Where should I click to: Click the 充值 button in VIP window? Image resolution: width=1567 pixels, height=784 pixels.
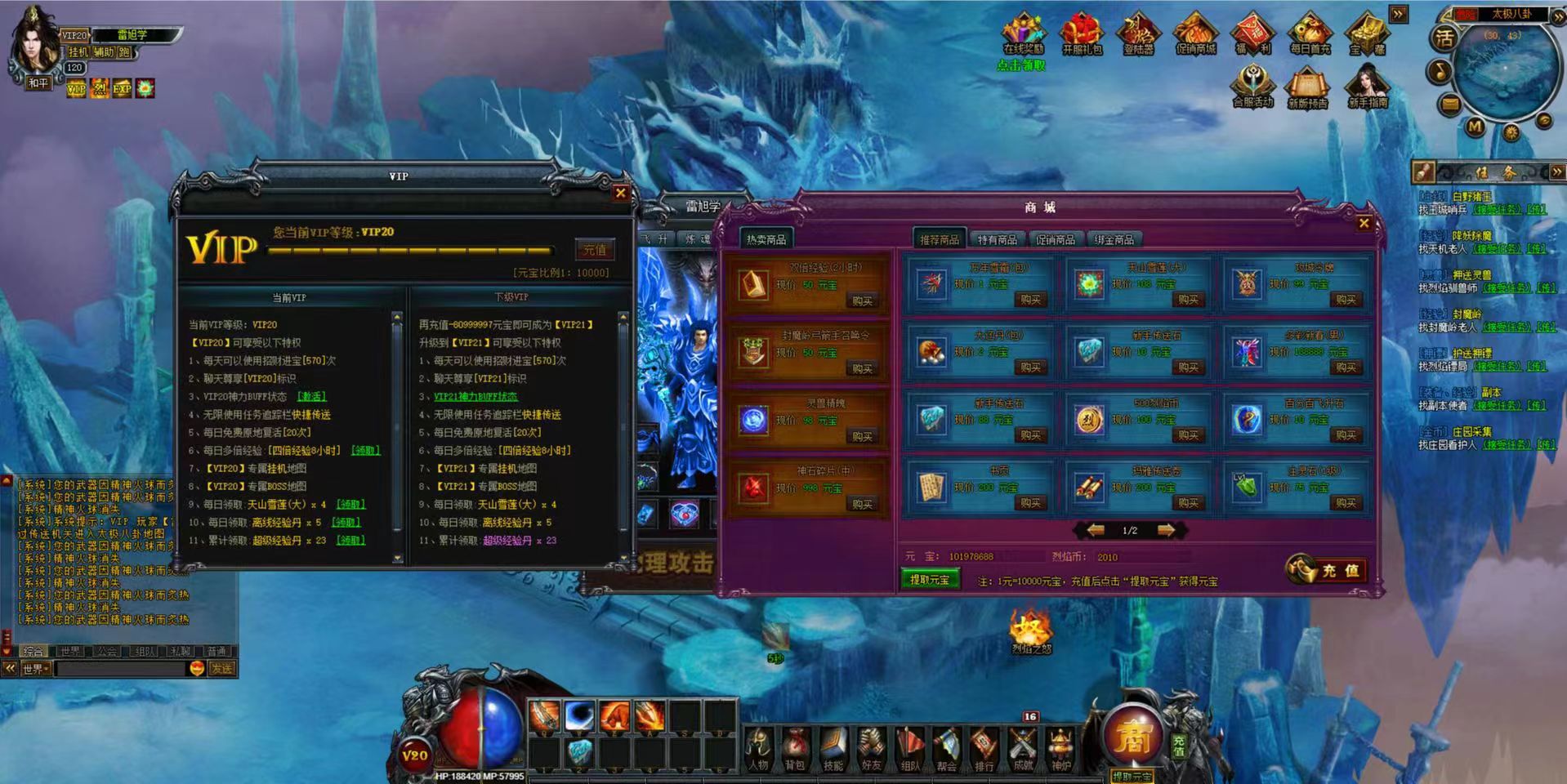tap(595, 250)
